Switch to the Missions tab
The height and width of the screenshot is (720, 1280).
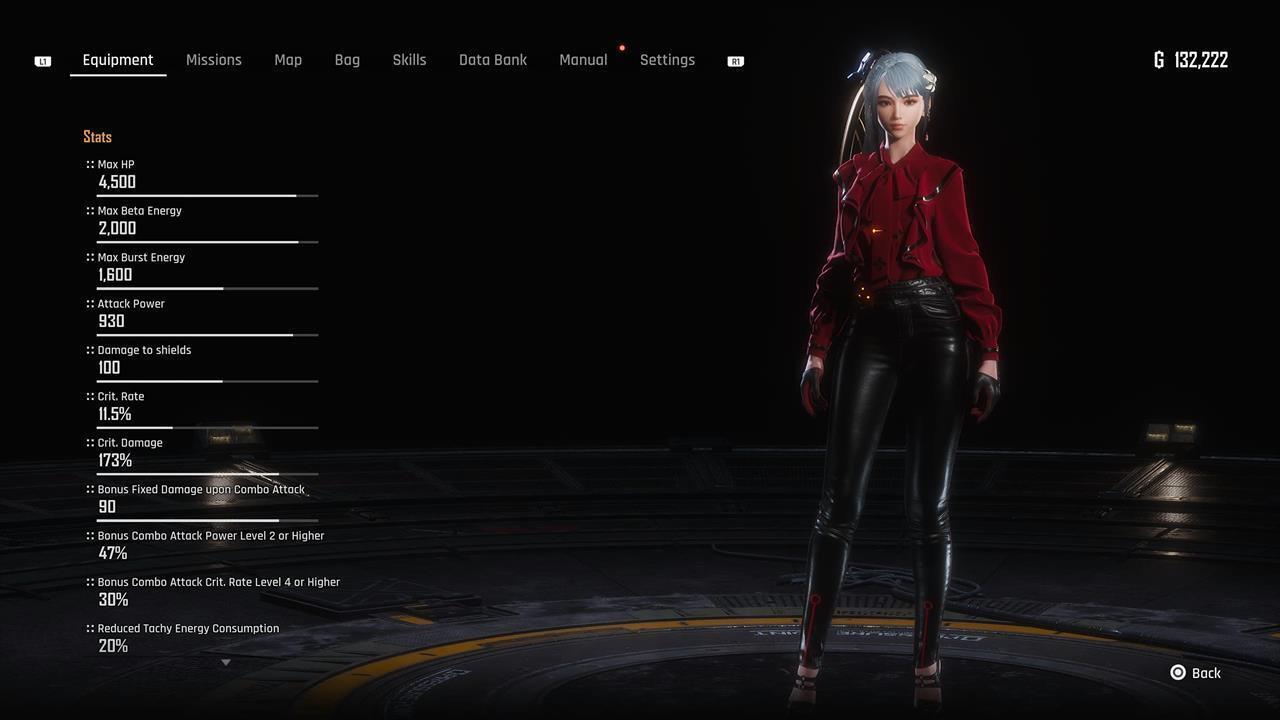[213, 60]
